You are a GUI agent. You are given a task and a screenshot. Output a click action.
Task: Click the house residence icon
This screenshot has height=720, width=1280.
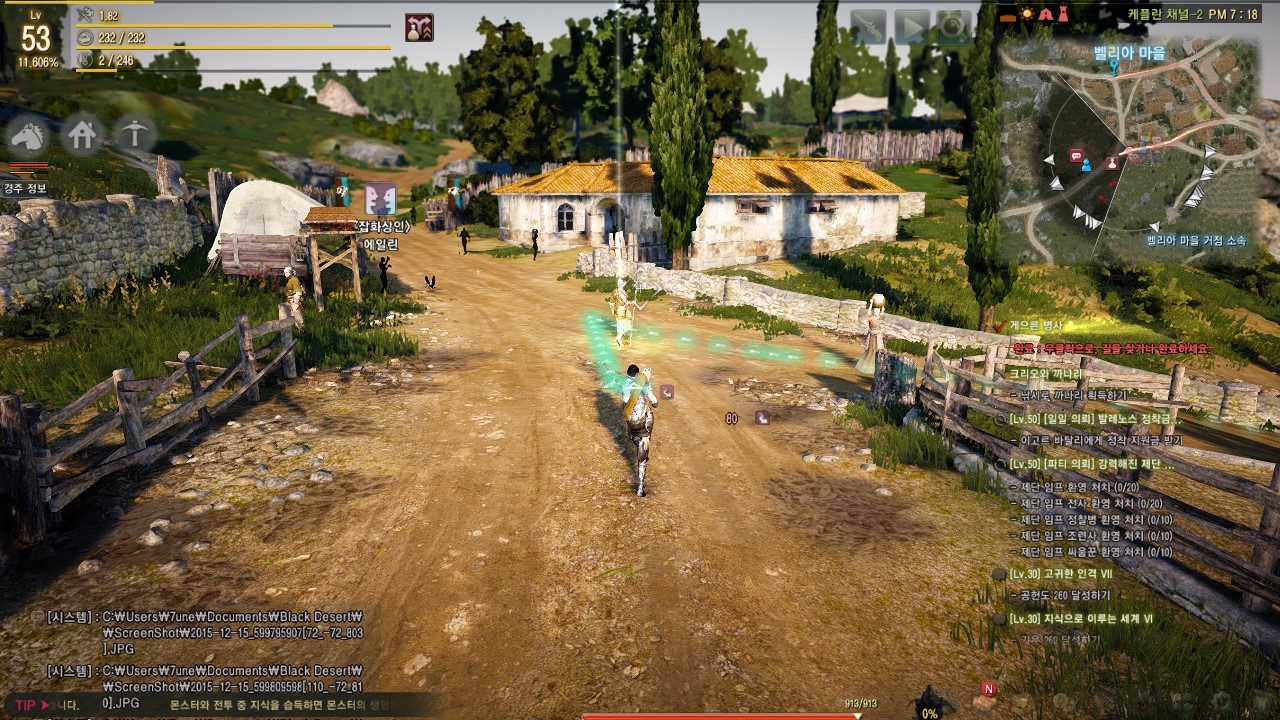point(82,134)
